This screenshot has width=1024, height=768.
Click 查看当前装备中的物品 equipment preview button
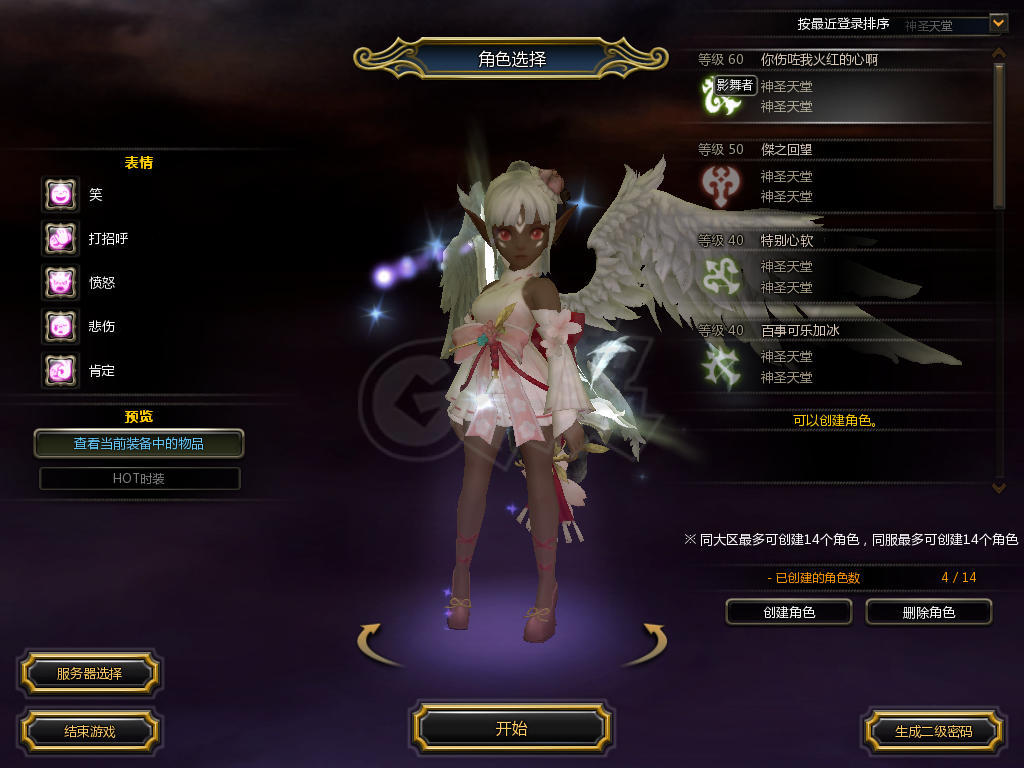pyautogui.click(x=139, y=443)
